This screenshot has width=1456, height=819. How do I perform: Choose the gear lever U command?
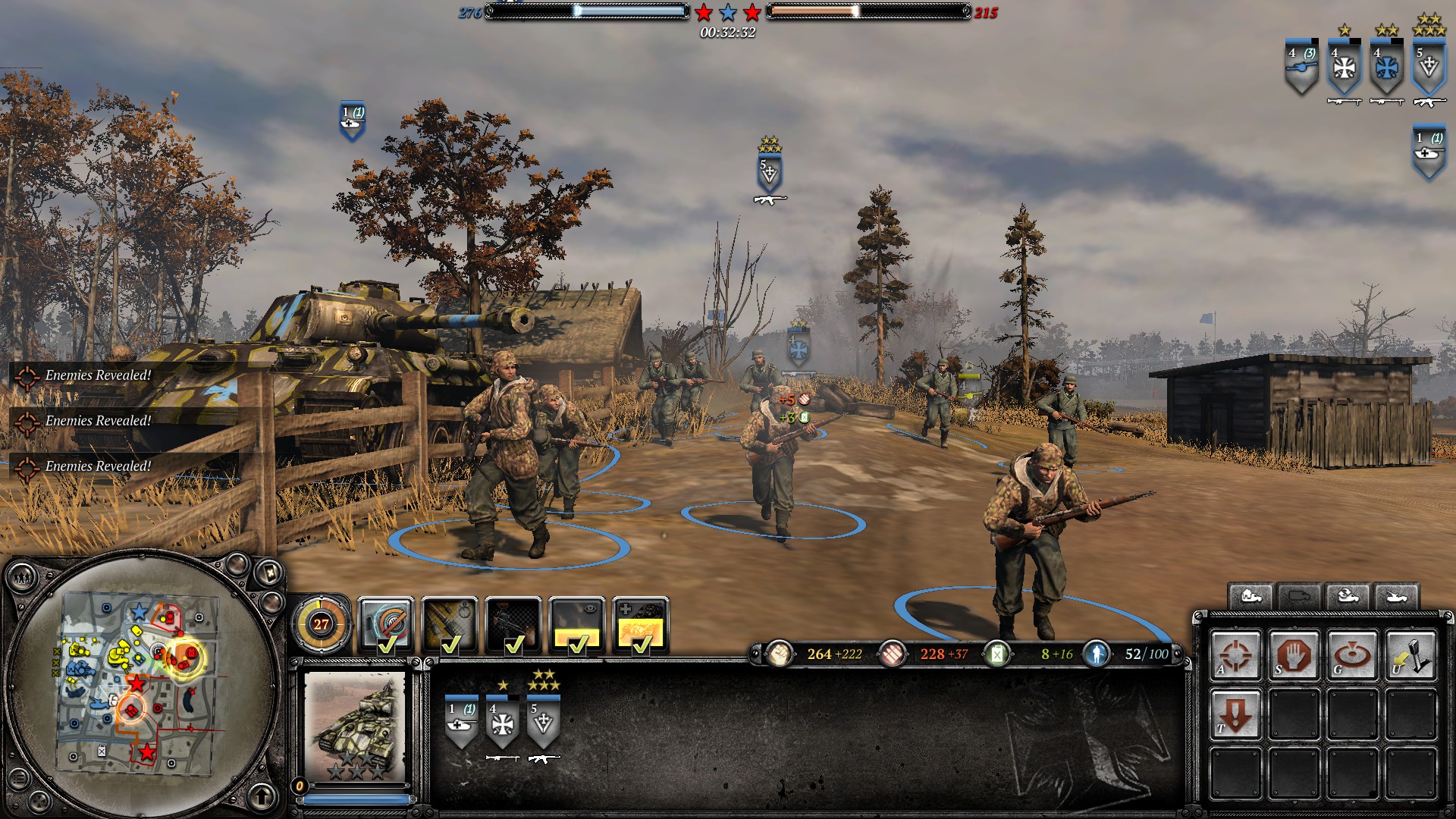(1410, 654)
